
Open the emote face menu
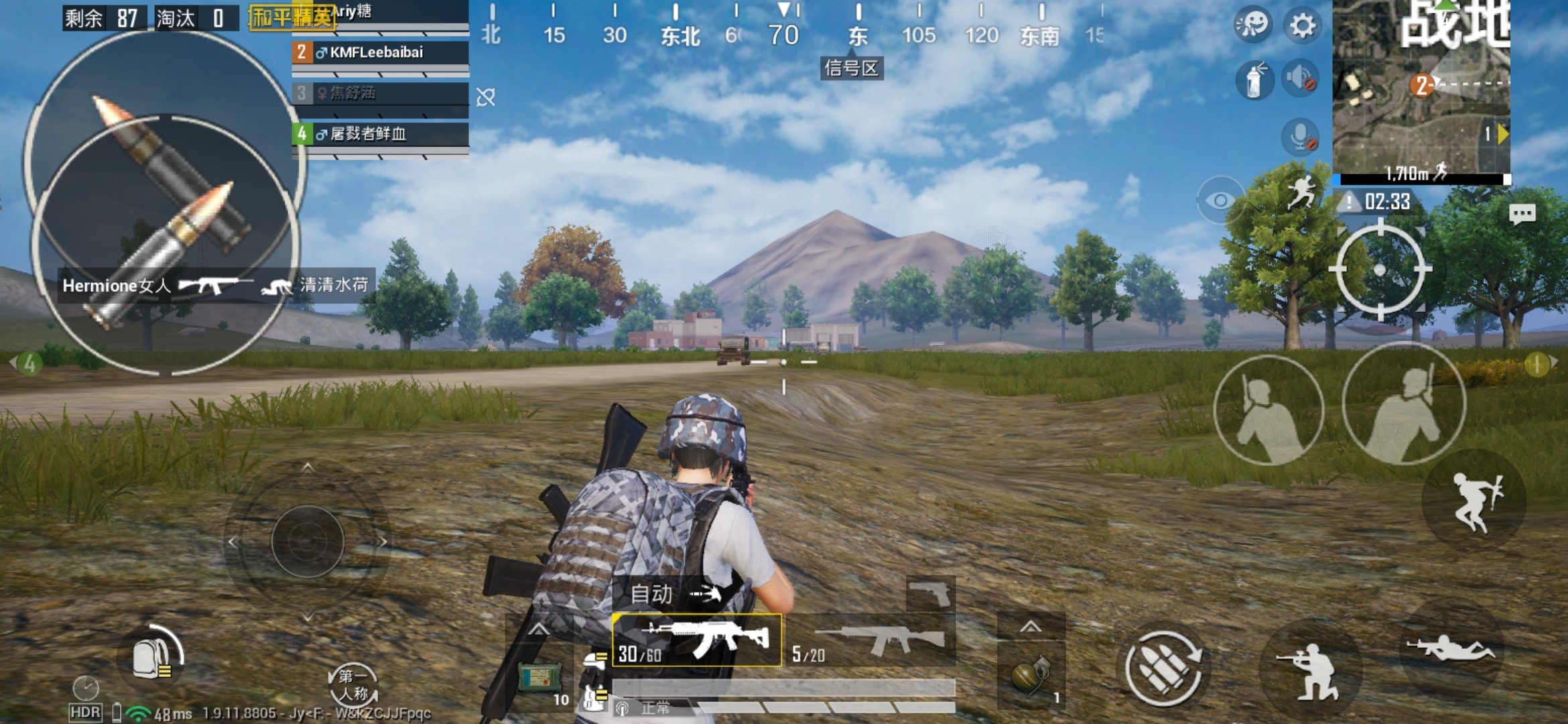1252,26
